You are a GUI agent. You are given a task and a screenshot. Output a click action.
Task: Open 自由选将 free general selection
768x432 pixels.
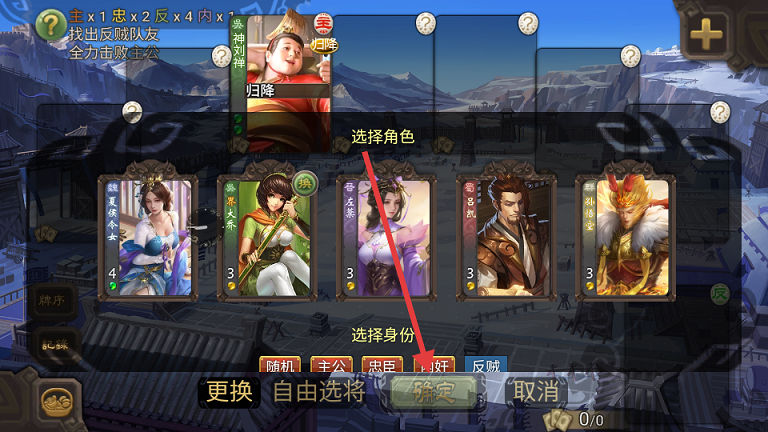(x=319, y=391)
